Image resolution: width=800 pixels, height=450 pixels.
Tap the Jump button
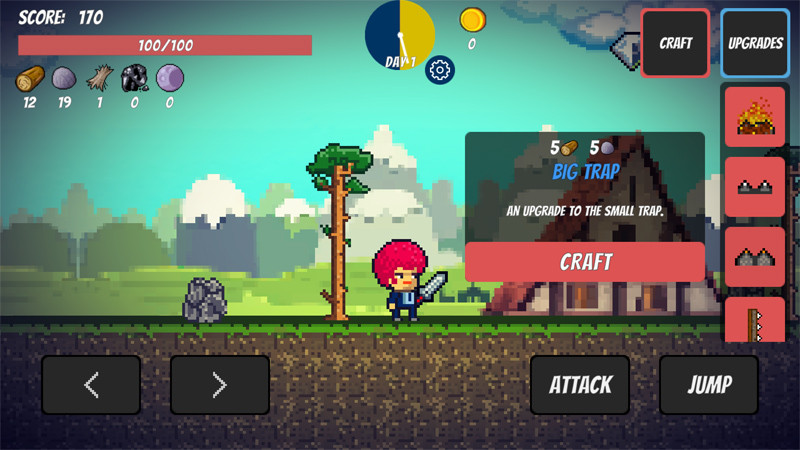(x=709, y=385)
